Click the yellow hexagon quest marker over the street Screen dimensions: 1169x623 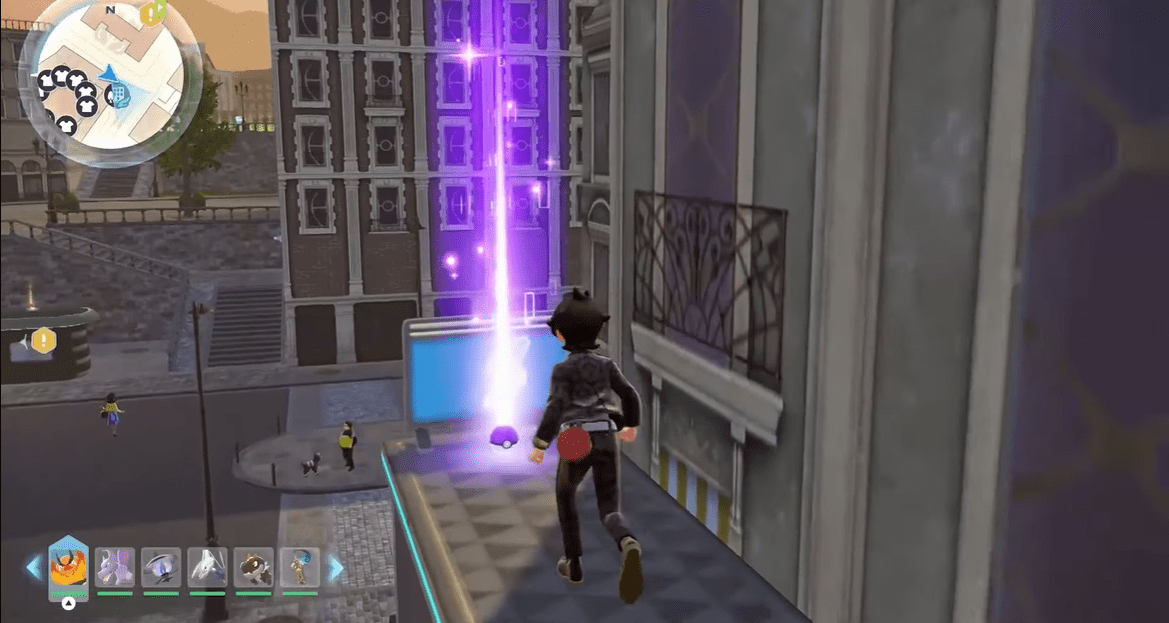pyautogui.click(x=43, y=341)
